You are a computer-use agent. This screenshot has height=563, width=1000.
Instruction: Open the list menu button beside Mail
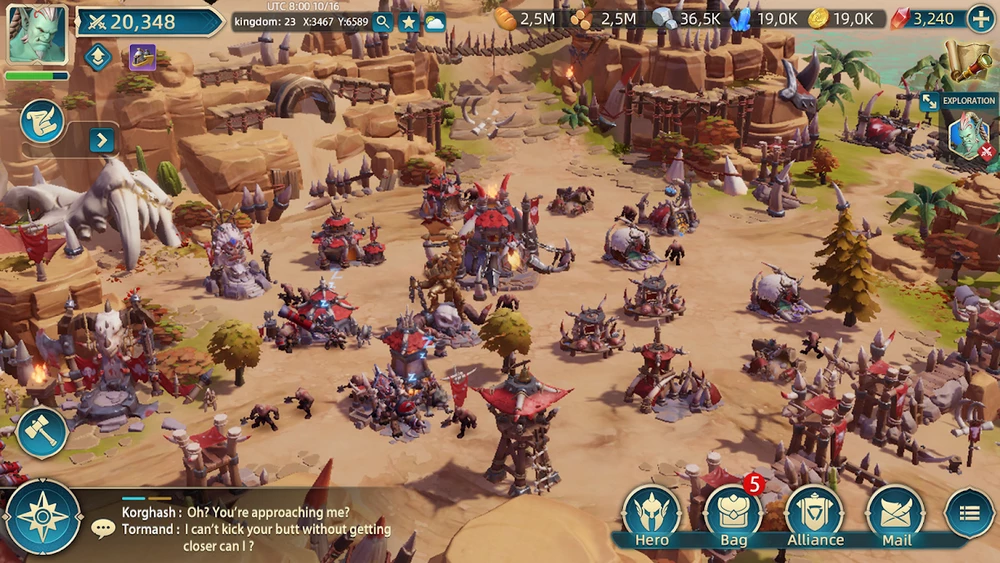click(968, 514)
